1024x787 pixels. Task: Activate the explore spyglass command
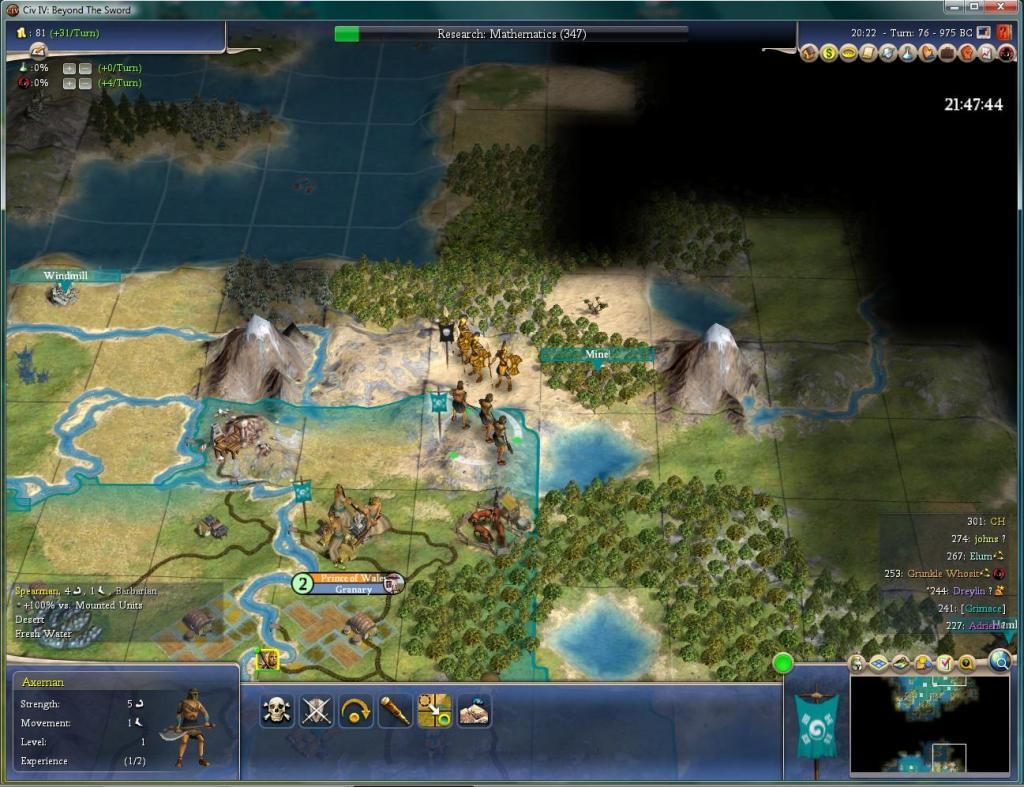(395, 711)
